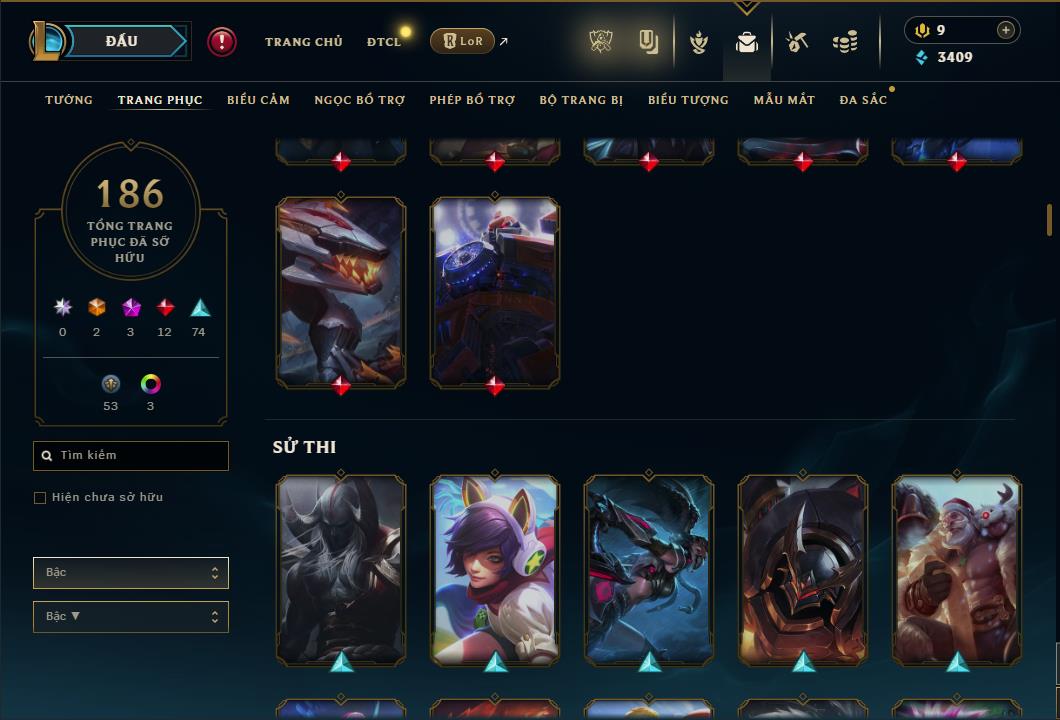This screenshot has width=1060, height=720.
Task: Open the Bậc ▼ sort dropdown
Action: coord(131,617)
